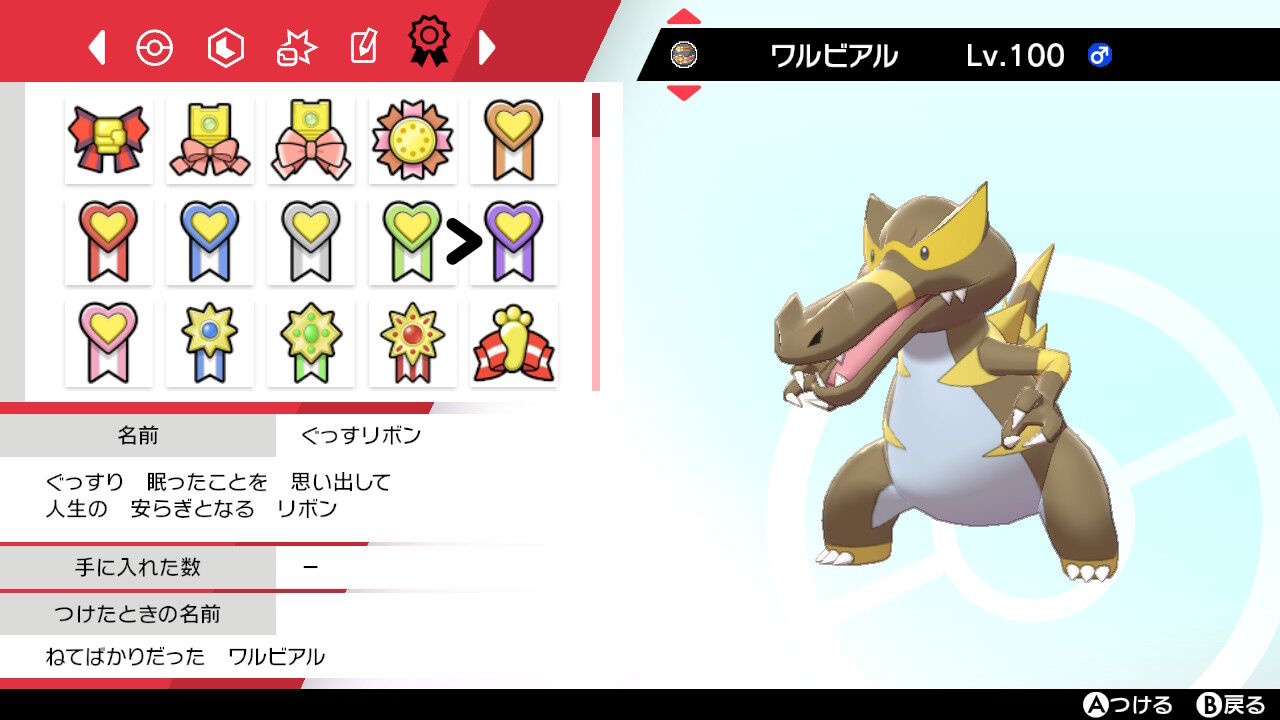Select the yellow footprint ribbon with red banner
Screen dimensions: 1280x720
(x=513, y=343)
